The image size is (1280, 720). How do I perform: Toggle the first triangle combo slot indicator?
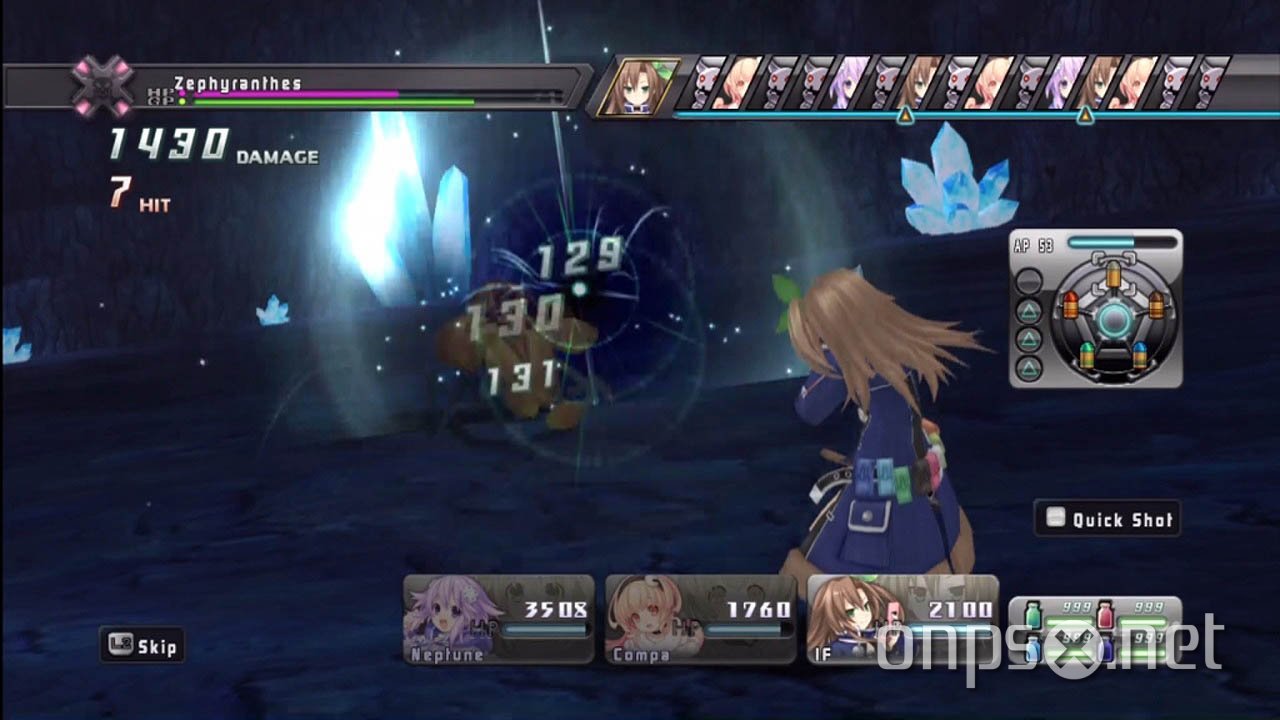pyautogui.click(x=1029, y=311)
